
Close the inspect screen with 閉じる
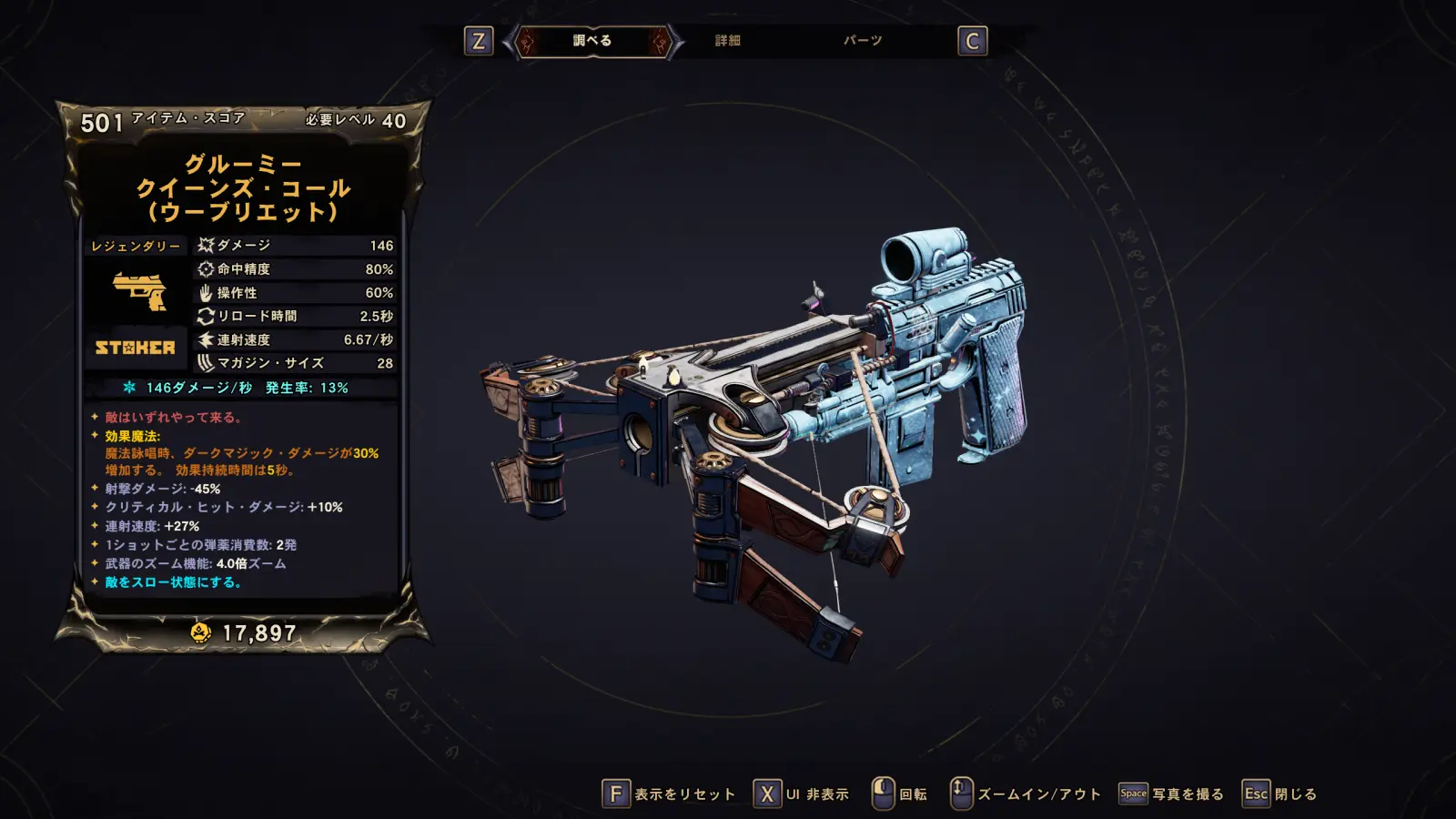[1280, 794]
